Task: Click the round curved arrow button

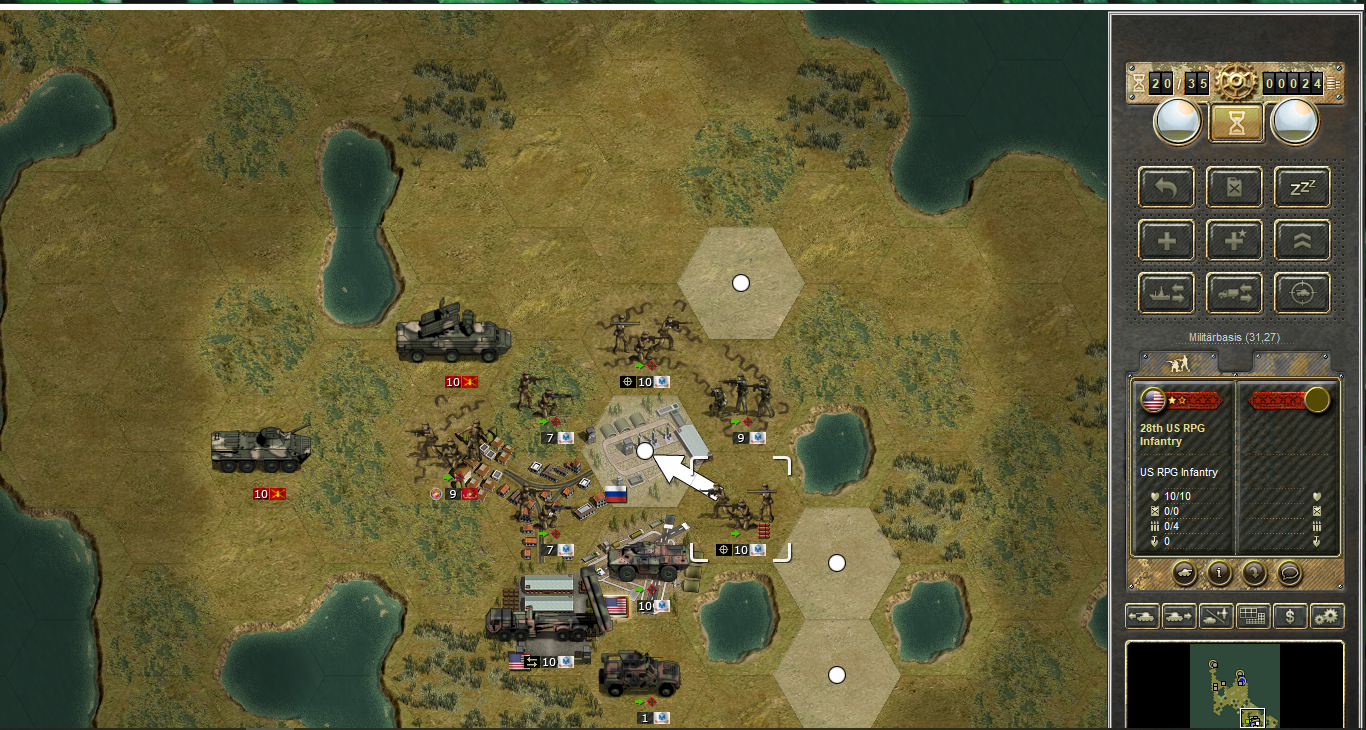Action: tap(1254, 573)
